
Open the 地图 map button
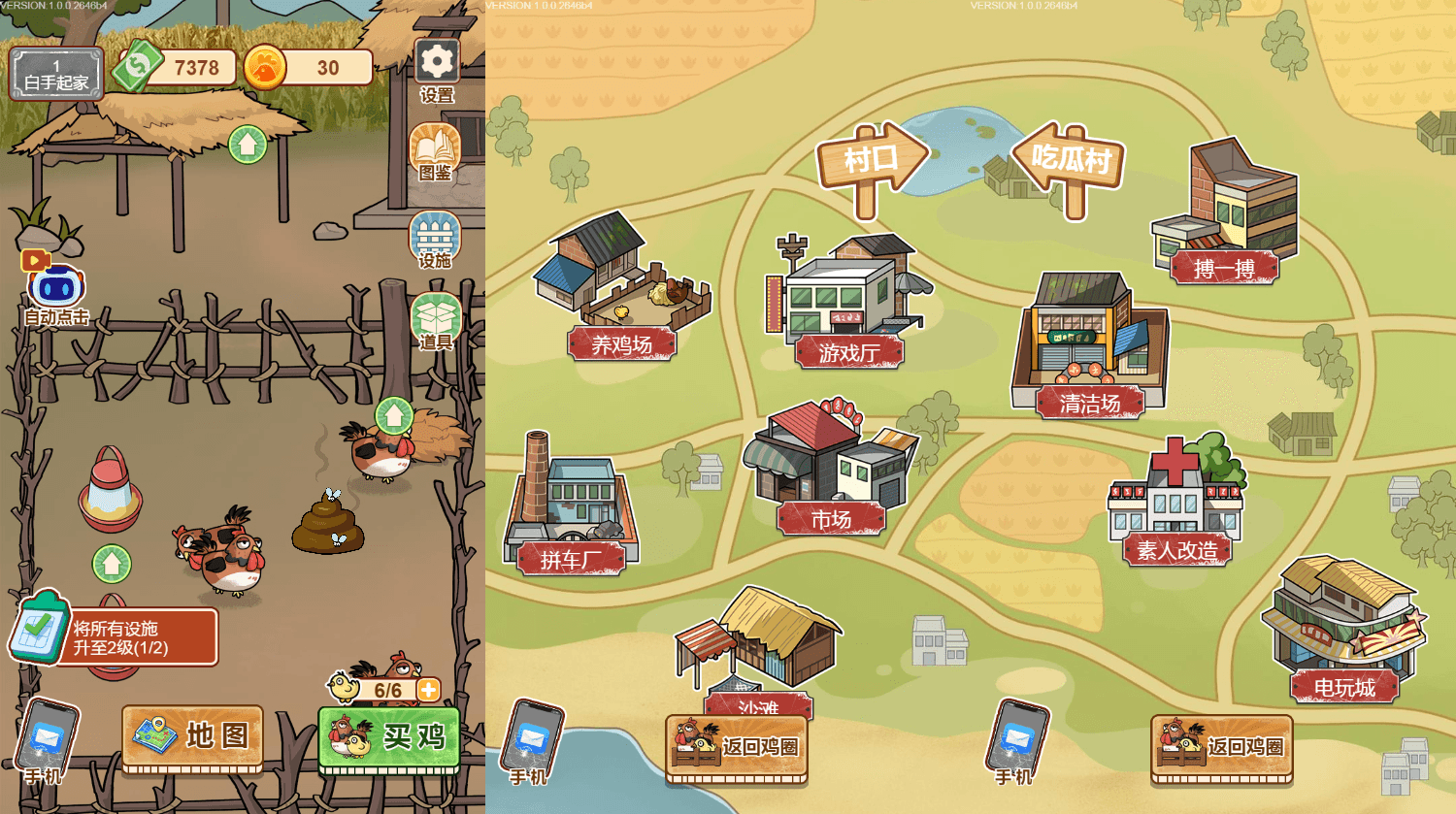(x=192, y=737)
